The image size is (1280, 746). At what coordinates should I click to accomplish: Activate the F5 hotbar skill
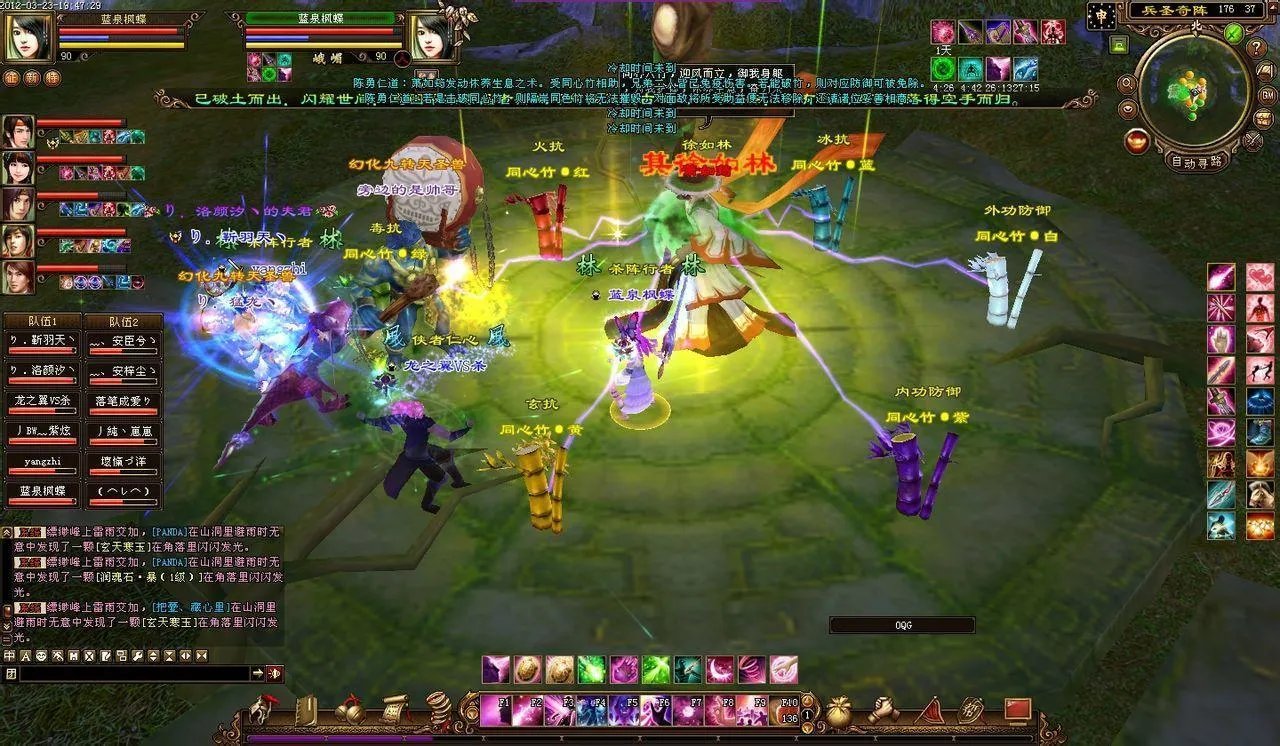(x=625, y=710)
